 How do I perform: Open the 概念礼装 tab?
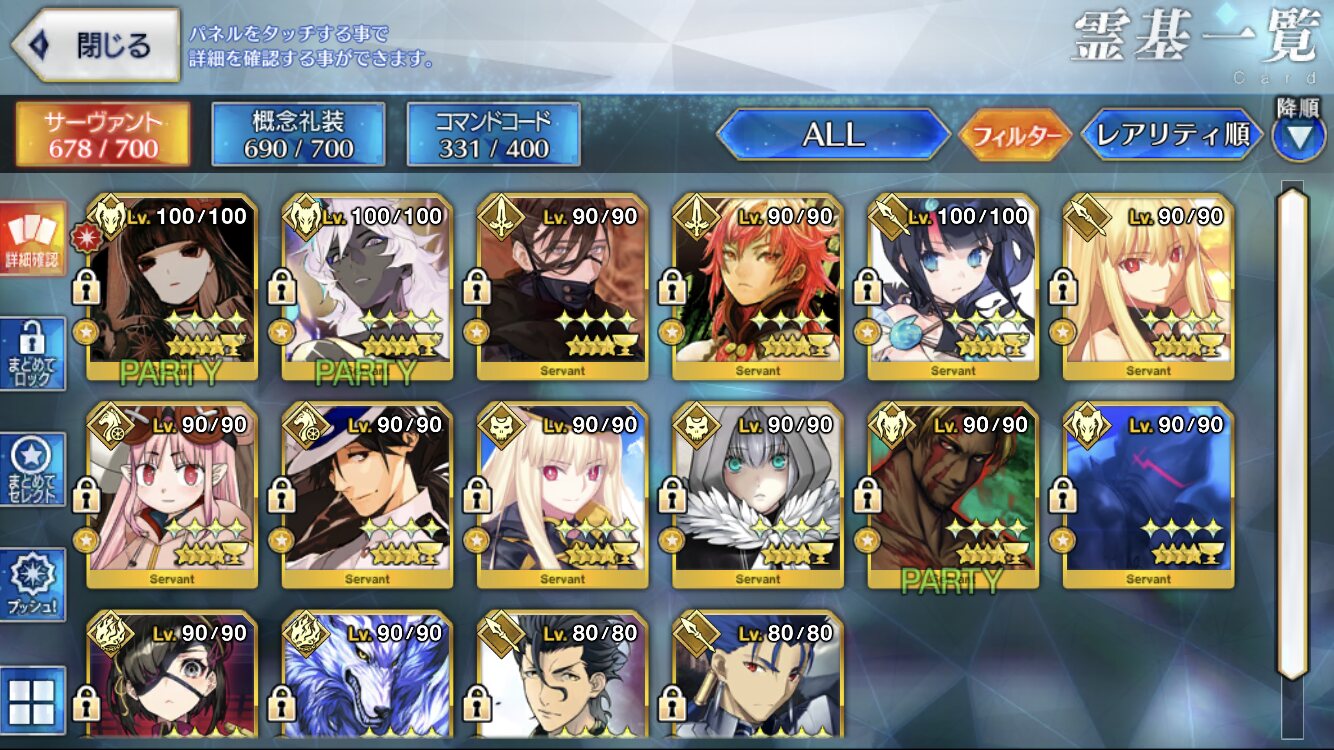pos(298,135)
